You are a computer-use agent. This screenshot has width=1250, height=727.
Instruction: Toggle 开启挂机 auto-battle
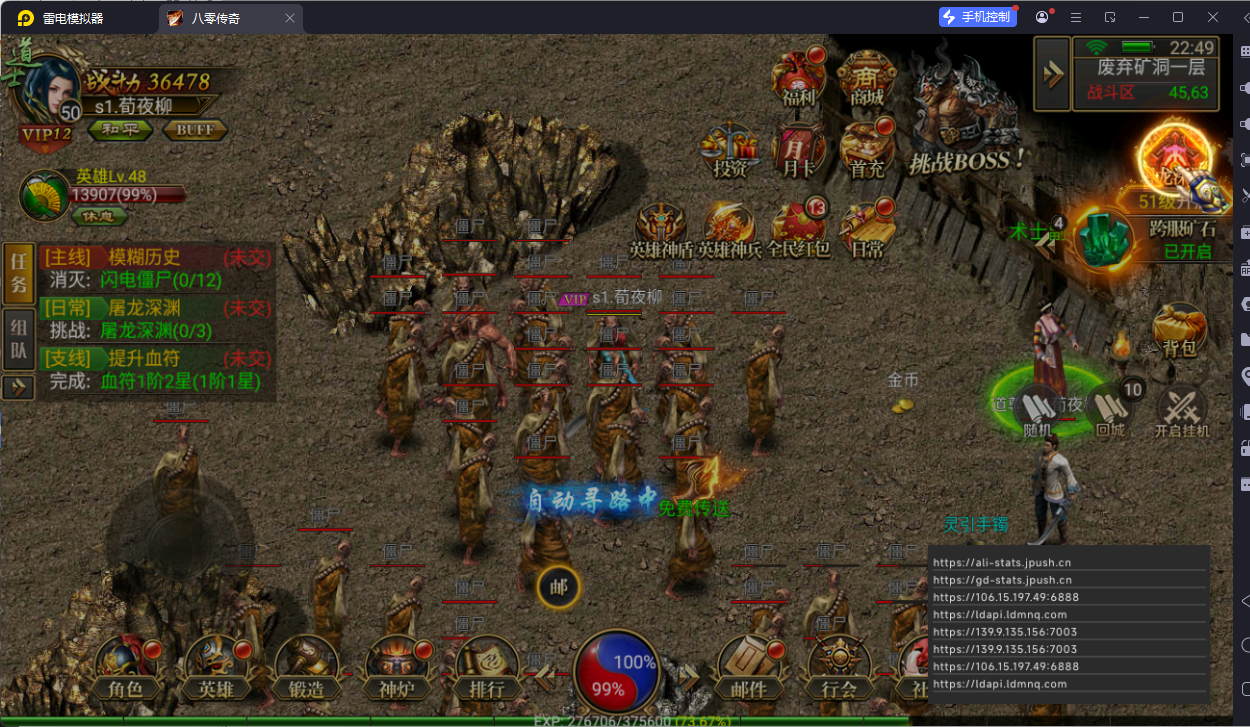[1182, 412]
